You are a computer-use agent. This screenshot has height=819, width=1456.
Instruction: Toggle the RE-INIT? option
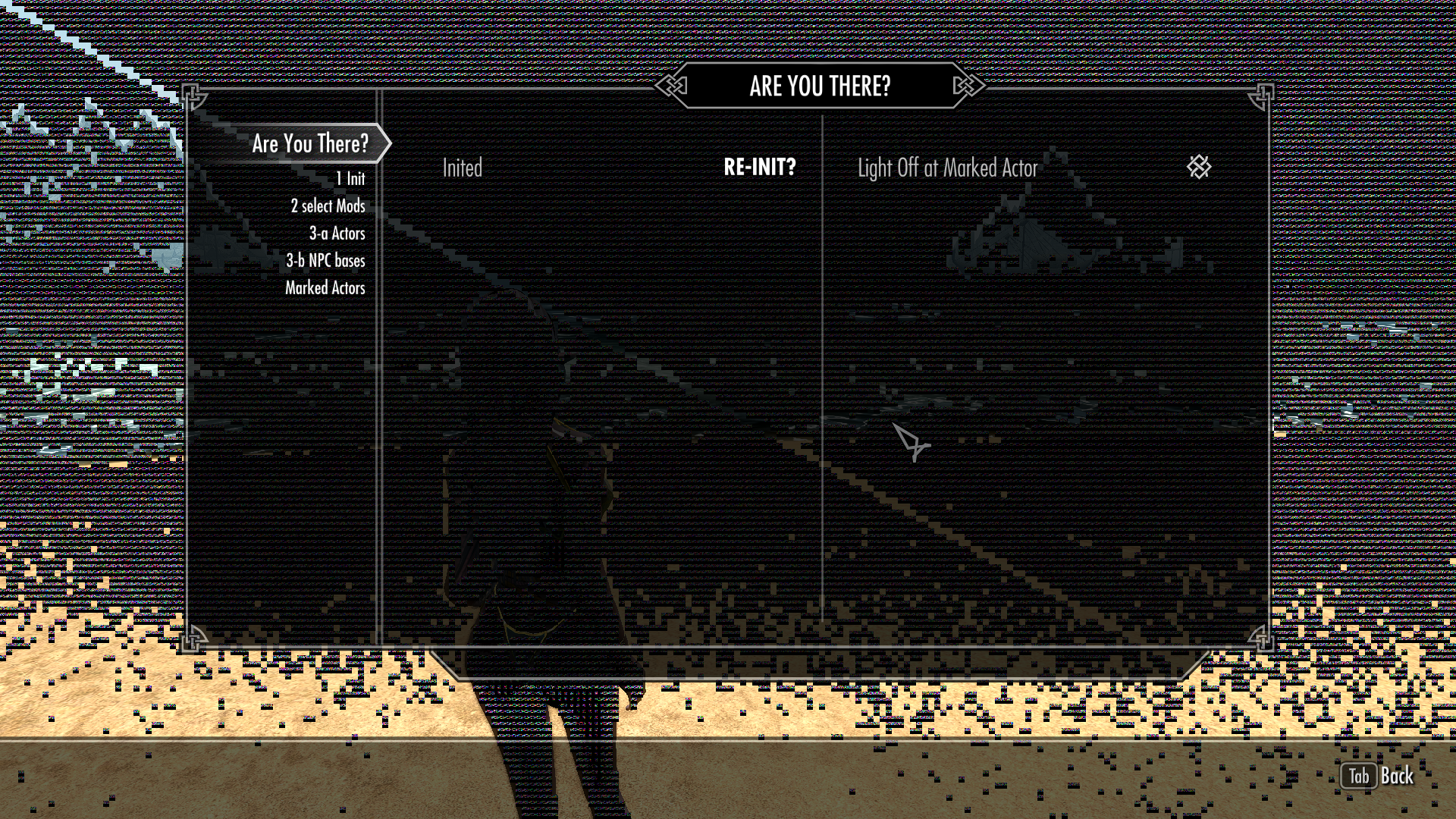pos(761,168)
